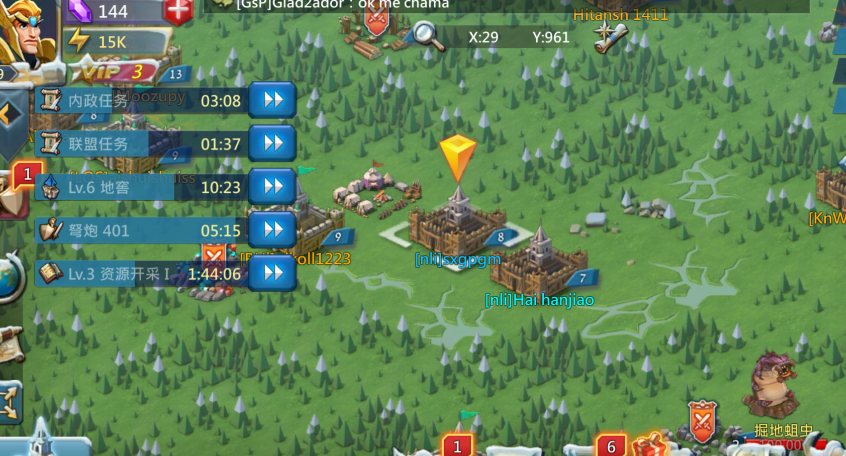Select the Lv.3 资源开采 queue row
Viewport: 846px width, 456px height.
[140, 273]
